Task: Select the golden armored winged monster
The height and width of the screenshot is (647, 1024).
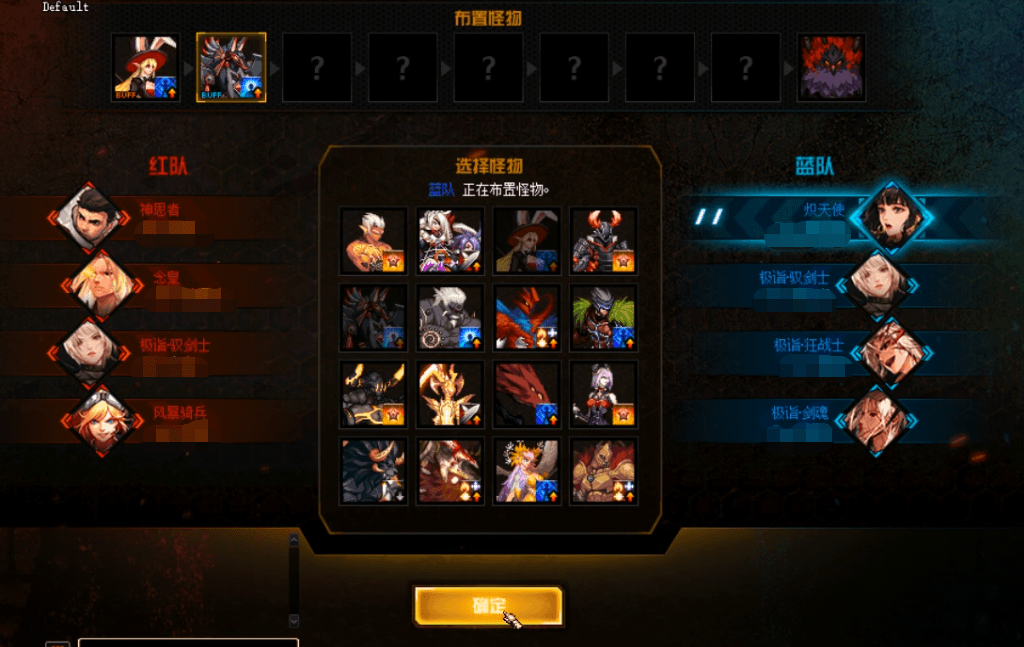Action: pos(450,394)
